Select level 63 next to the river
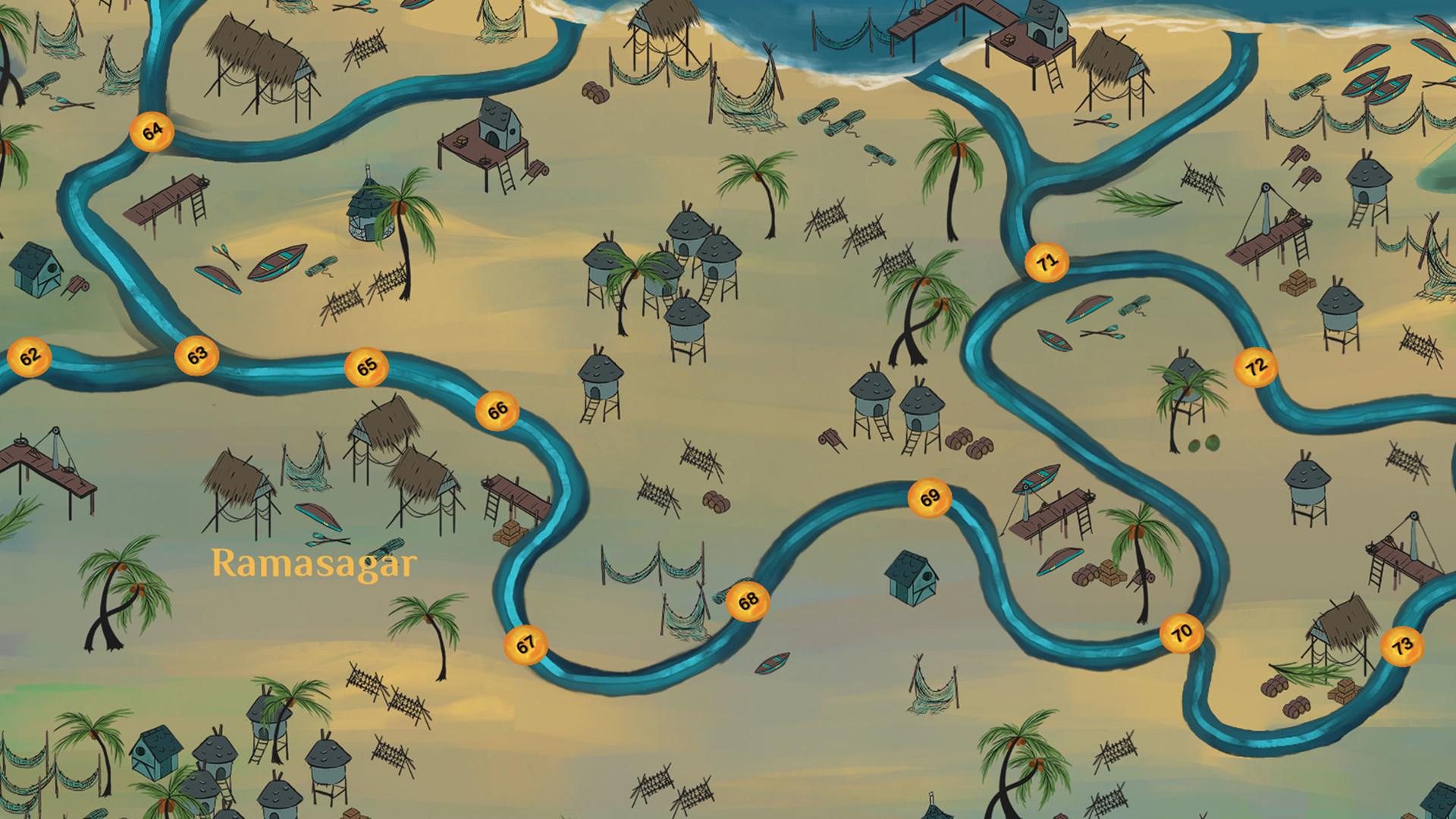Screen dimensions: 1456x819 tap(199, 355)
